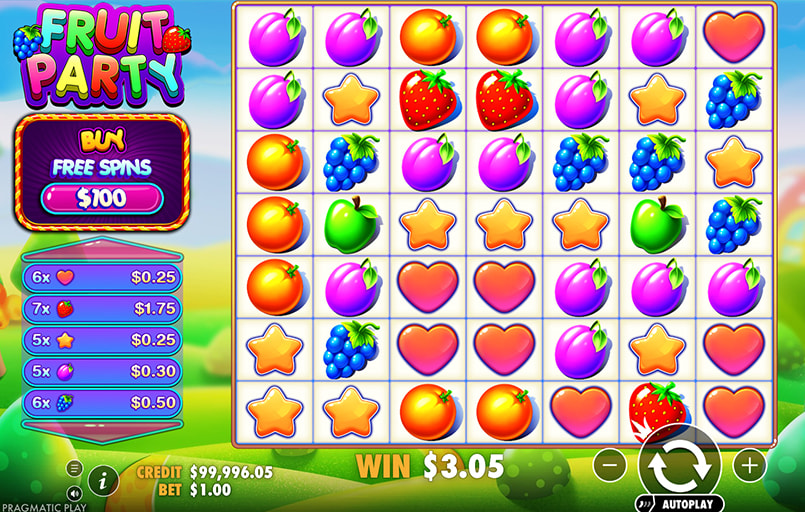Screen dimensions: 805x512
Task: Toggle the sound speaker icon
Action: 74,493
